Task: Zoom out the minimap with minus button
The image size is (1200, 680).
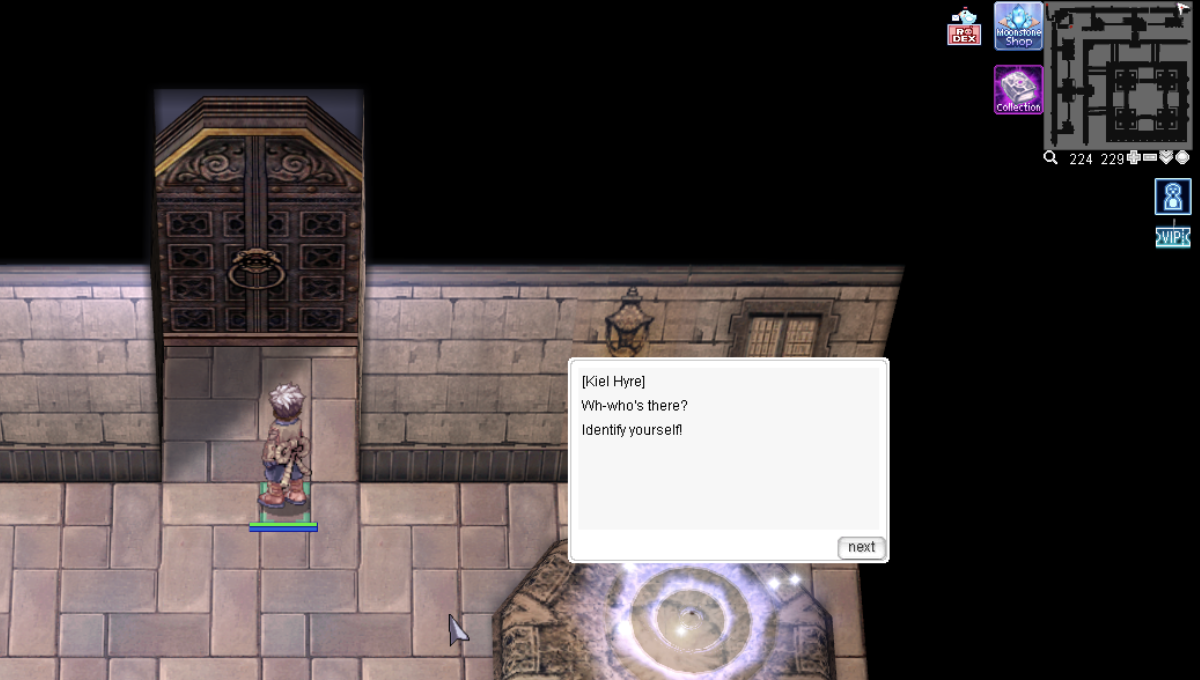Action: pos(1150,158)
